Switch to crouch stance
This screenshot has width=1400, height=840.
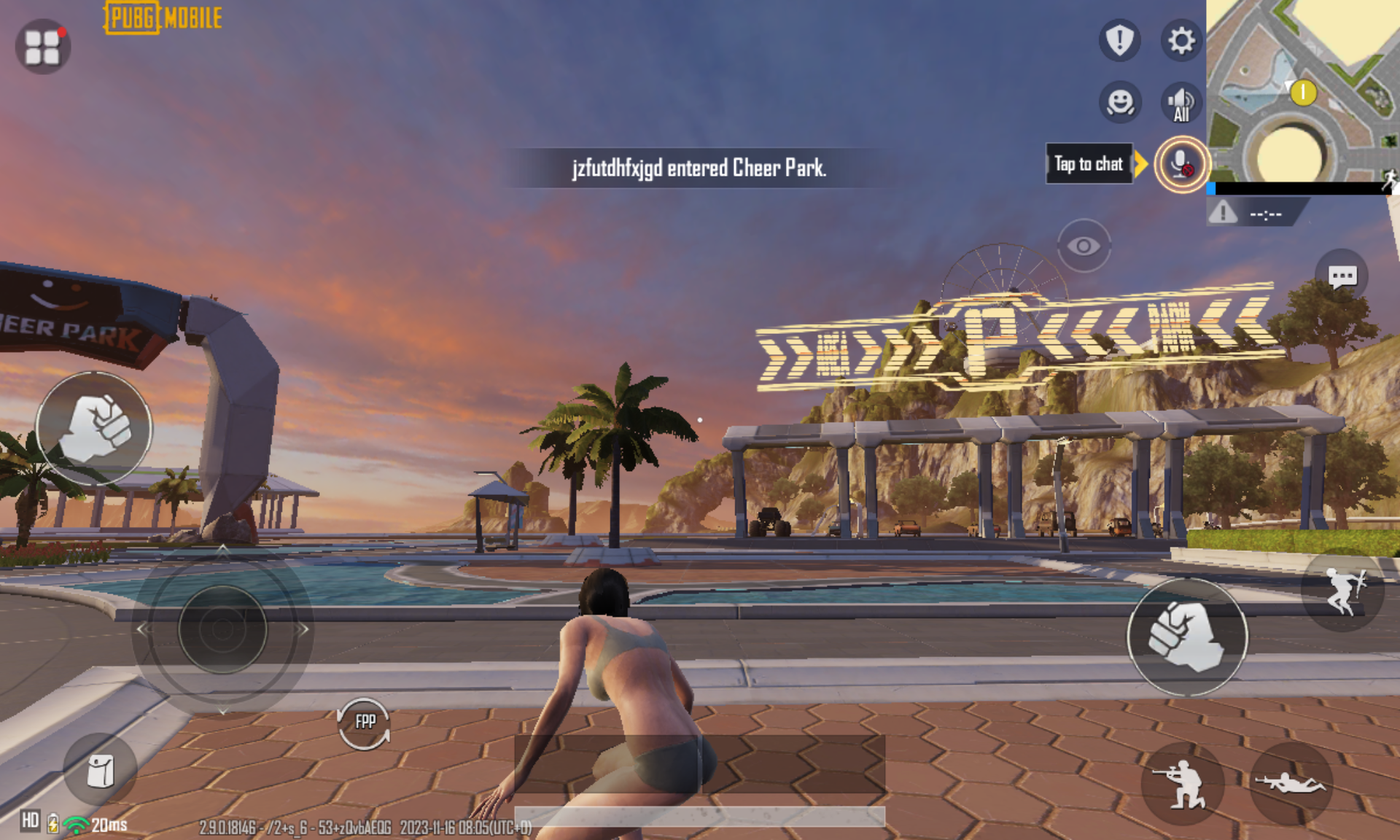click(1182, 784)
